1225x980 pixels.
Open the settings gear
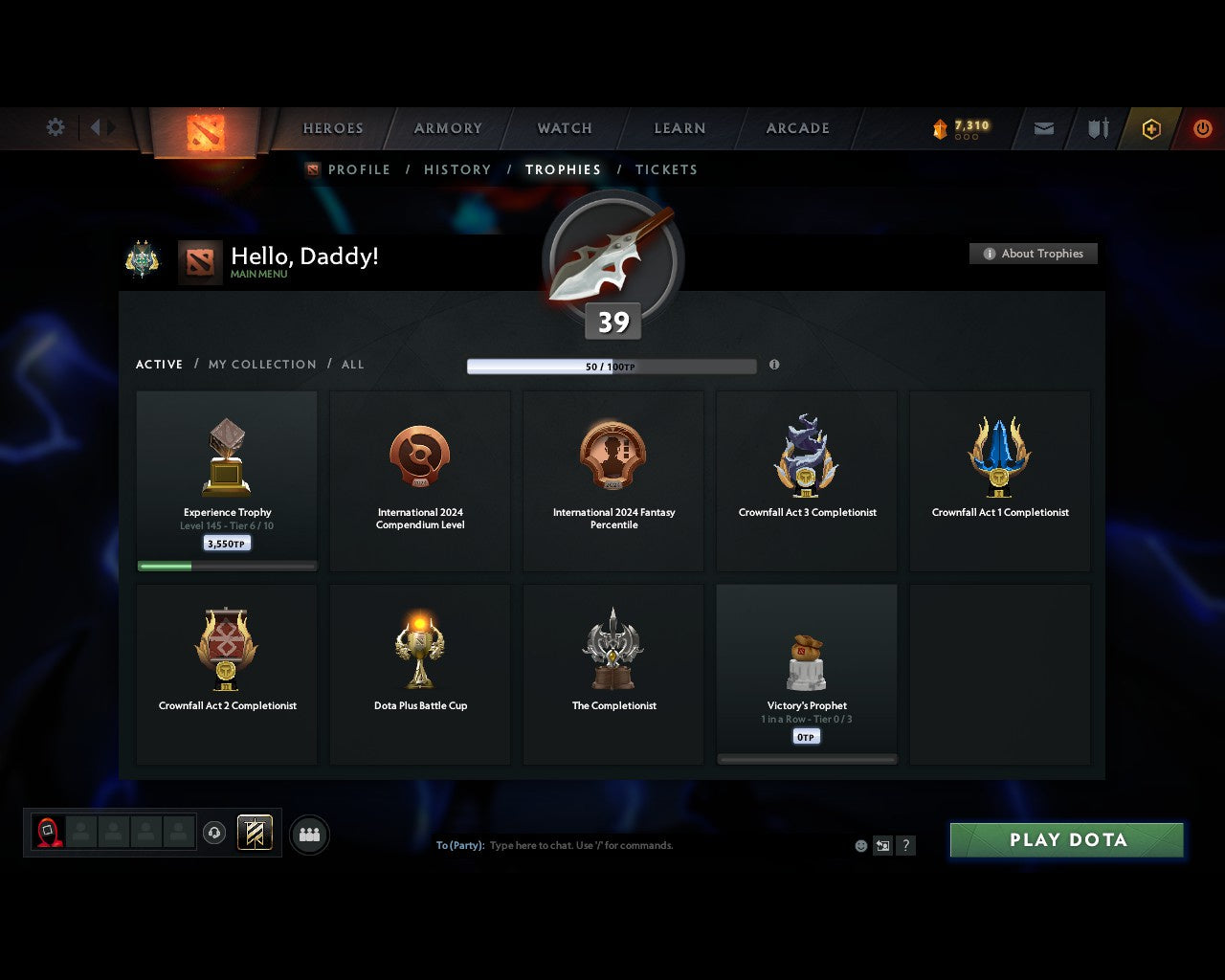[x=55, y=126]
